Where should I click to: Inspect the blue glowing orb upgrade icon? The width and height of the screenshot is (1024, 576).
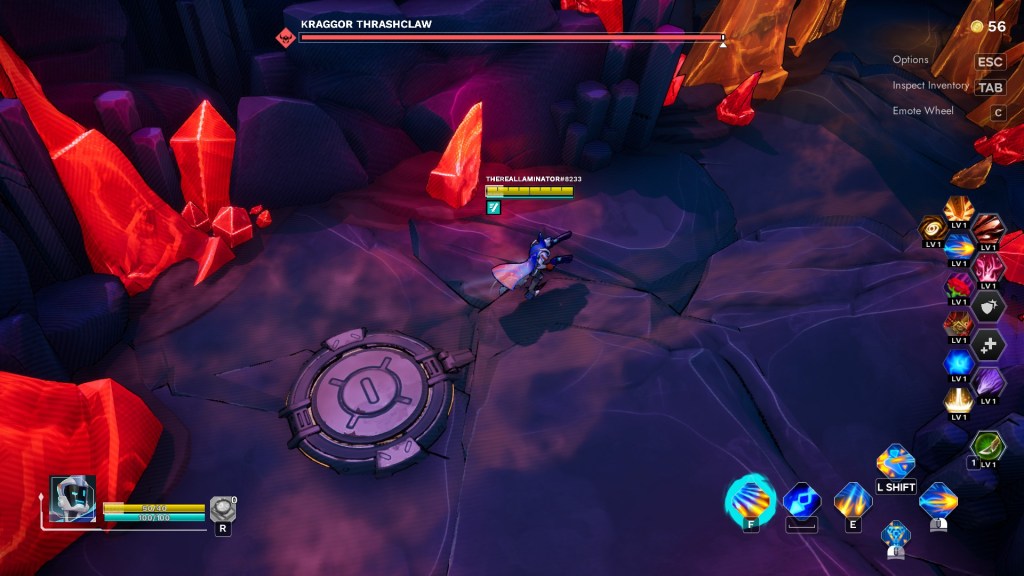click(959, 363)
